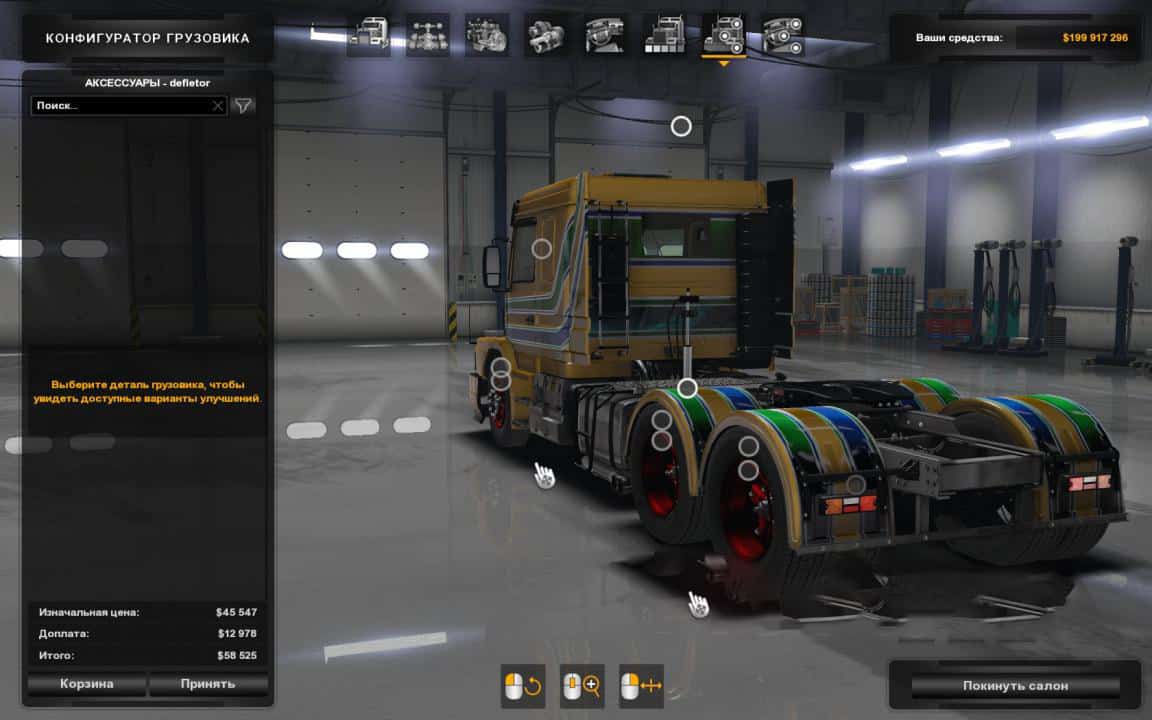
Task: Pick the accessory marker on the cab door
Action: (x=541, y=249)
